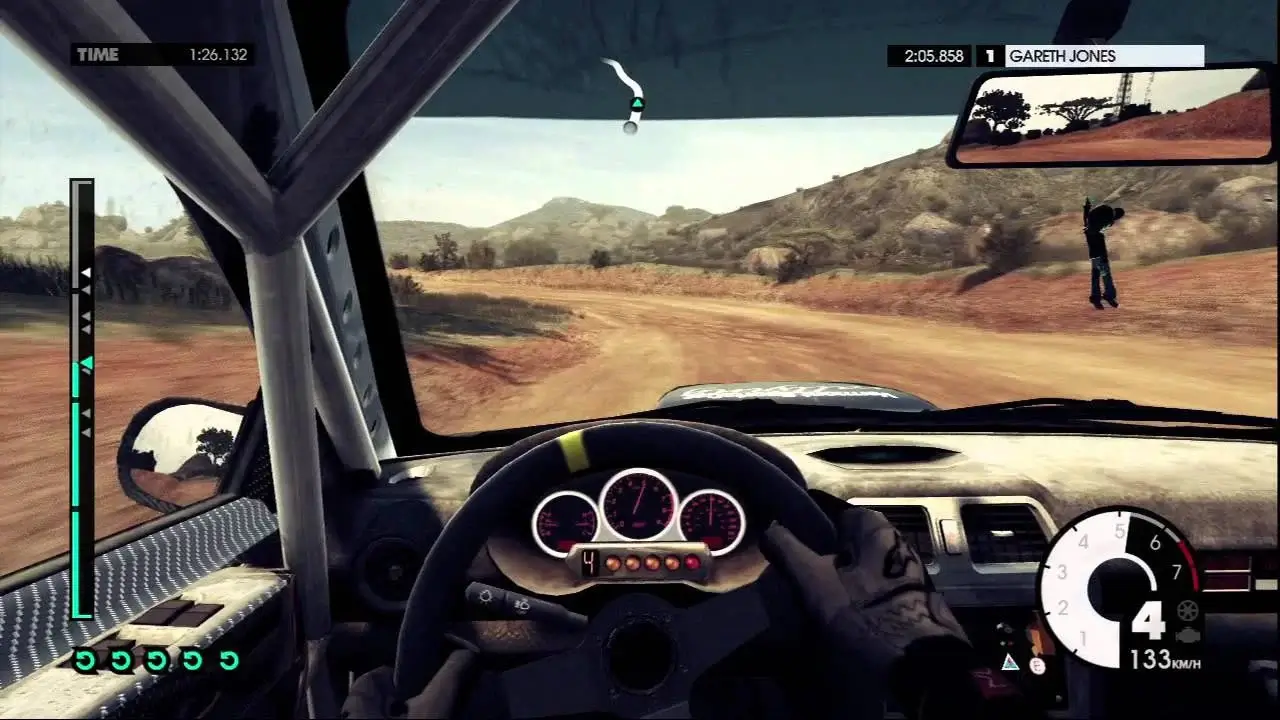
Task: Click the hazard triangle indicator on the dashboard
Action: tap(1010, 662)
